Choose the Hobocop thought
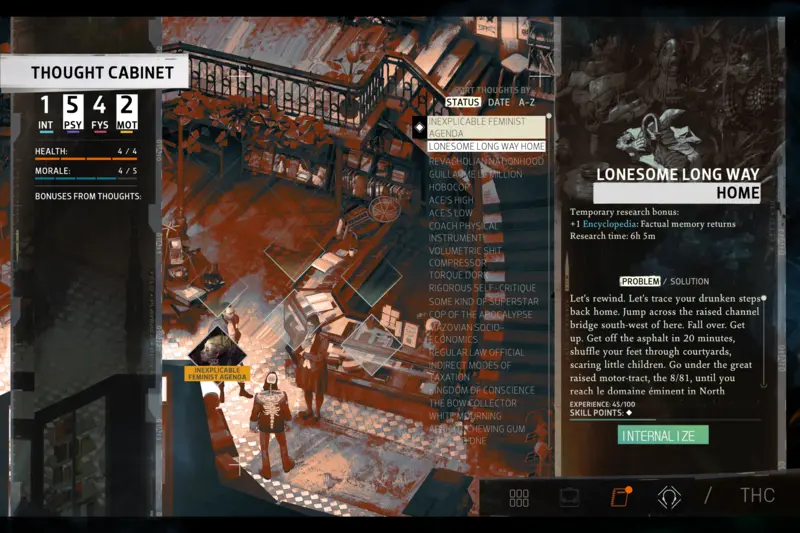The width and height of the screenshot is (800, 533). click(x=450, y=186)
